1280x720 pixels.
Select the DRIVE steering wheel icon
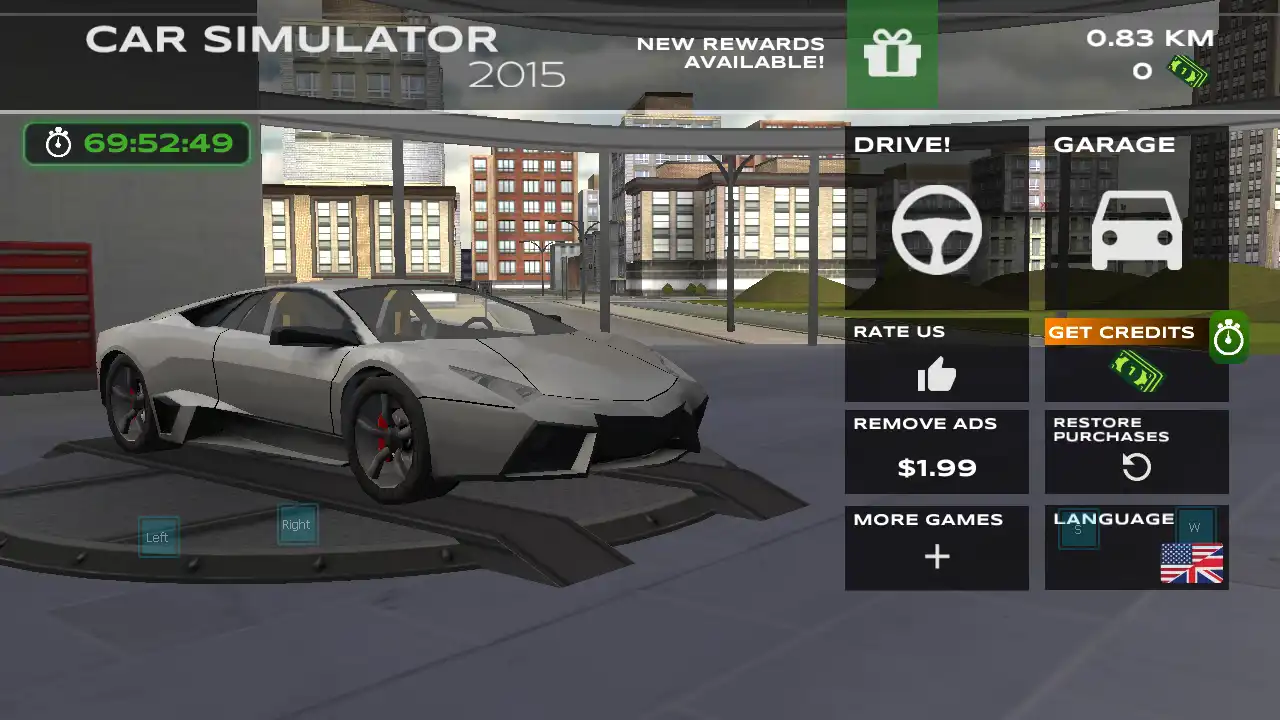(x=936, y=229)
